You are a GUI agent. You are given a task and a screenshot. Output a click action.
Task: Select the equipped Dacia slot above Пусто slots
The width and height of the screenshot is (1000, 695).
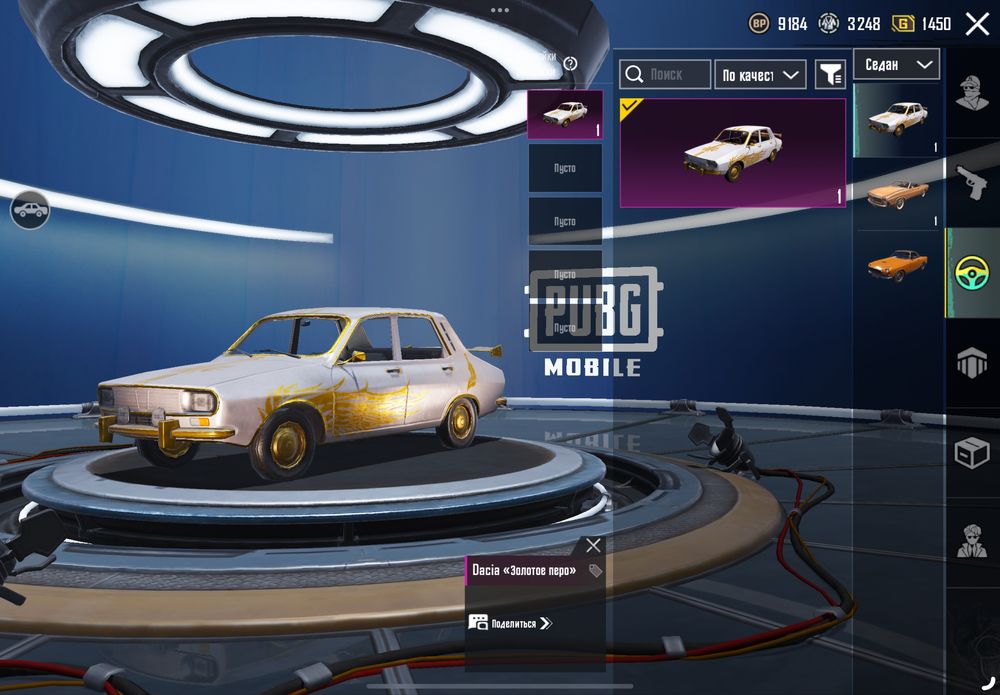[565, 114]
